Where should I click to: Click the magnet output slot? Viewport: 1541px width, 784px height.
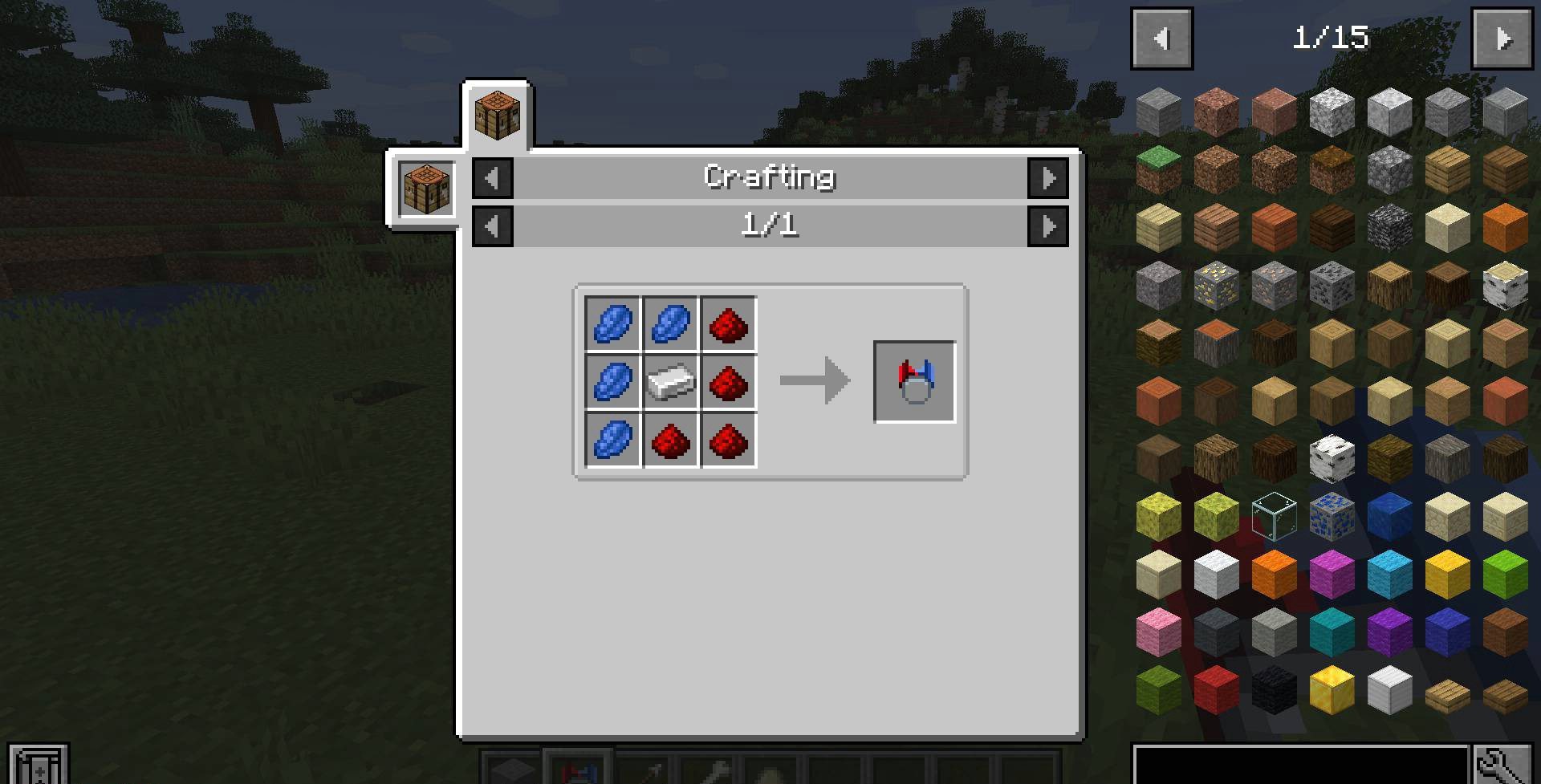pyautogui.click(x=914, y=382)
